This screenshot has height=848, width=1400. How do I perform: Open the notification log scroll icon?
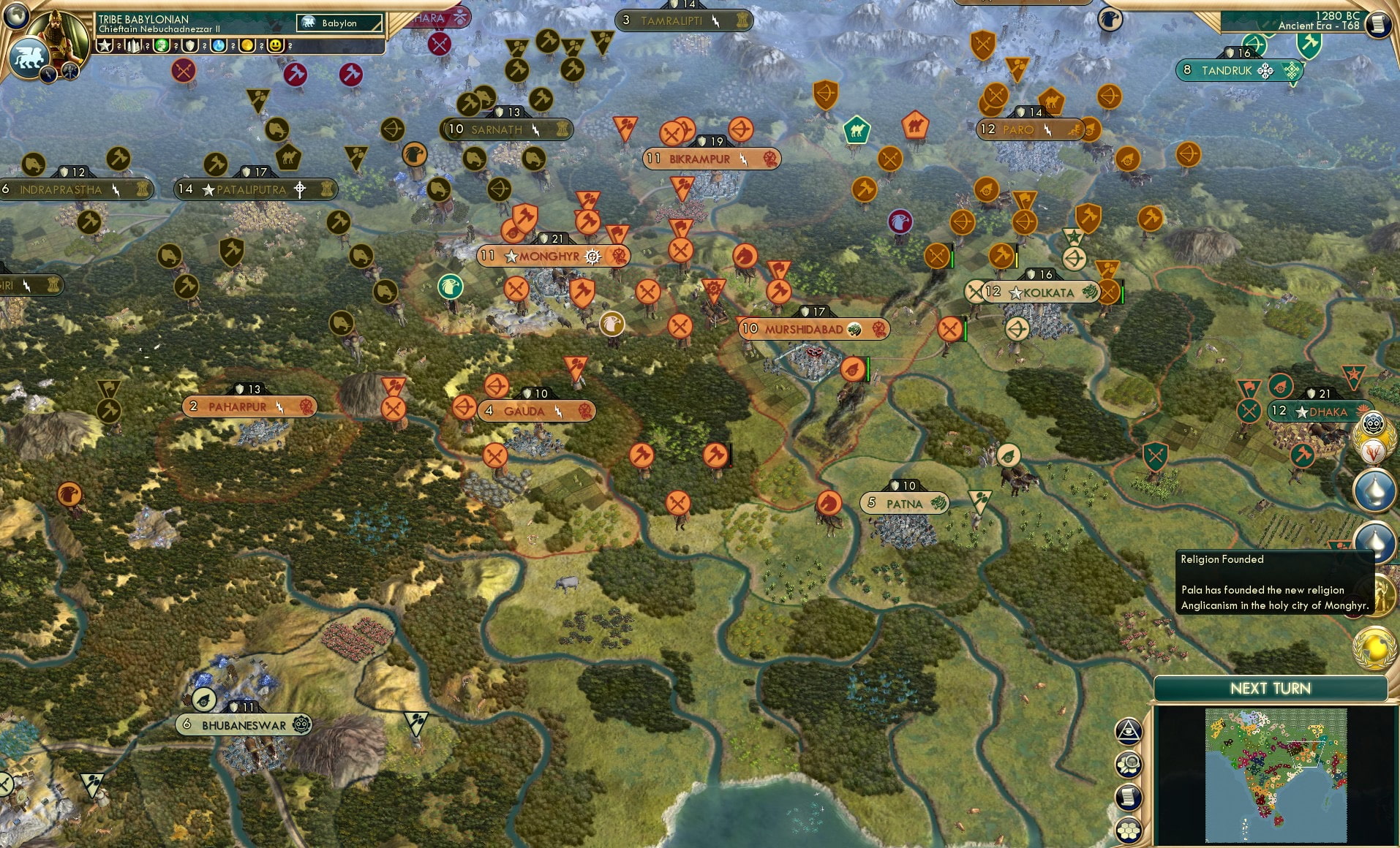[x=1129, y=797]
